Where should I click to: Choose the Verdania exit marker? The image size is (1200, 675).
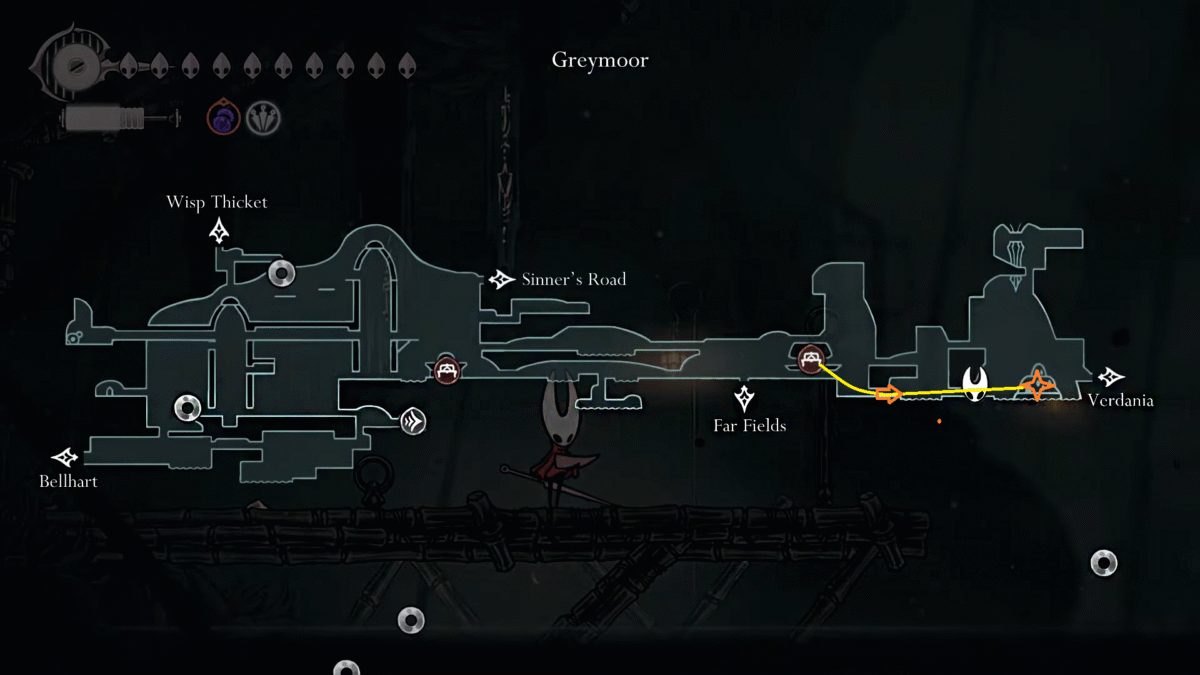pos(1110,377)
